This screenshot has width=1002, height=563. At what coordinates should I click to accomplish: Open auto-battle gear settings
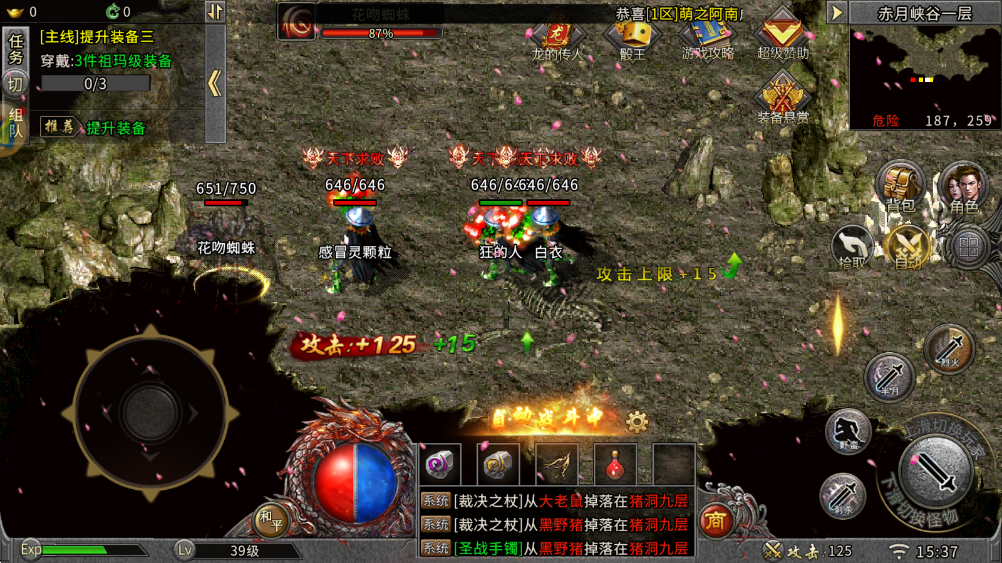pyautogui.click(x=636, y=421)
